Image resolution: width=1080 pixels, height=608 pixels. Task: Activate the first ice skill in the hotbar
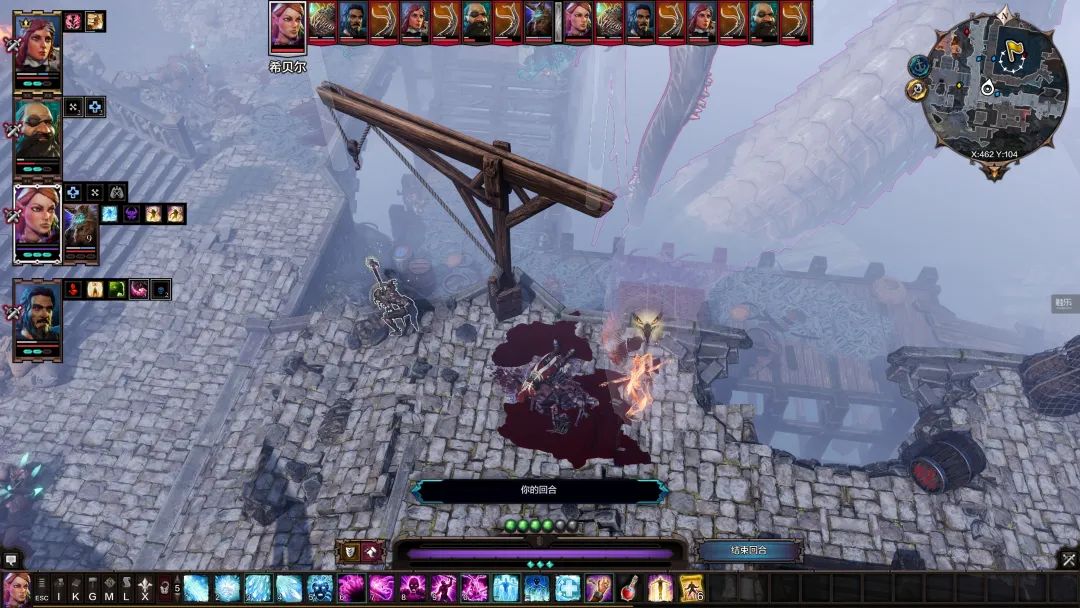(x=196, y=588)
